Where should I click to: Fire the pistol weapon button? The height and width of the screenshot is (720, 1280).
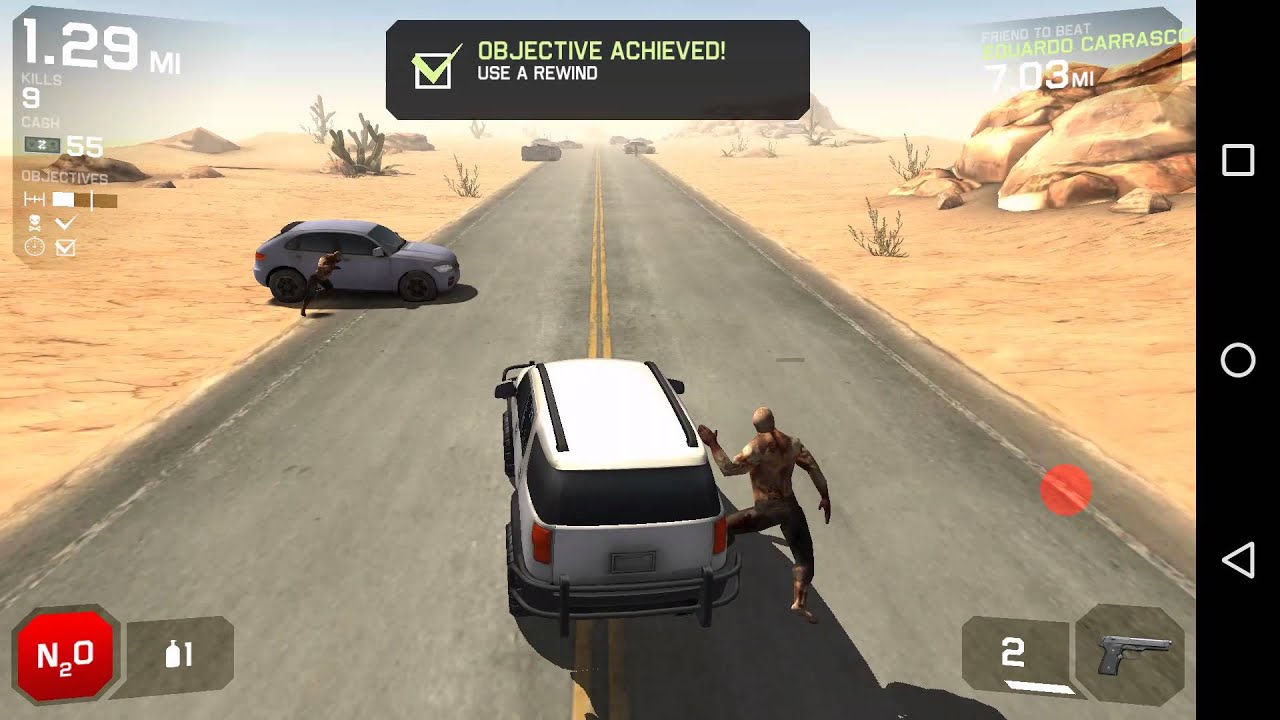(1132, 656)
